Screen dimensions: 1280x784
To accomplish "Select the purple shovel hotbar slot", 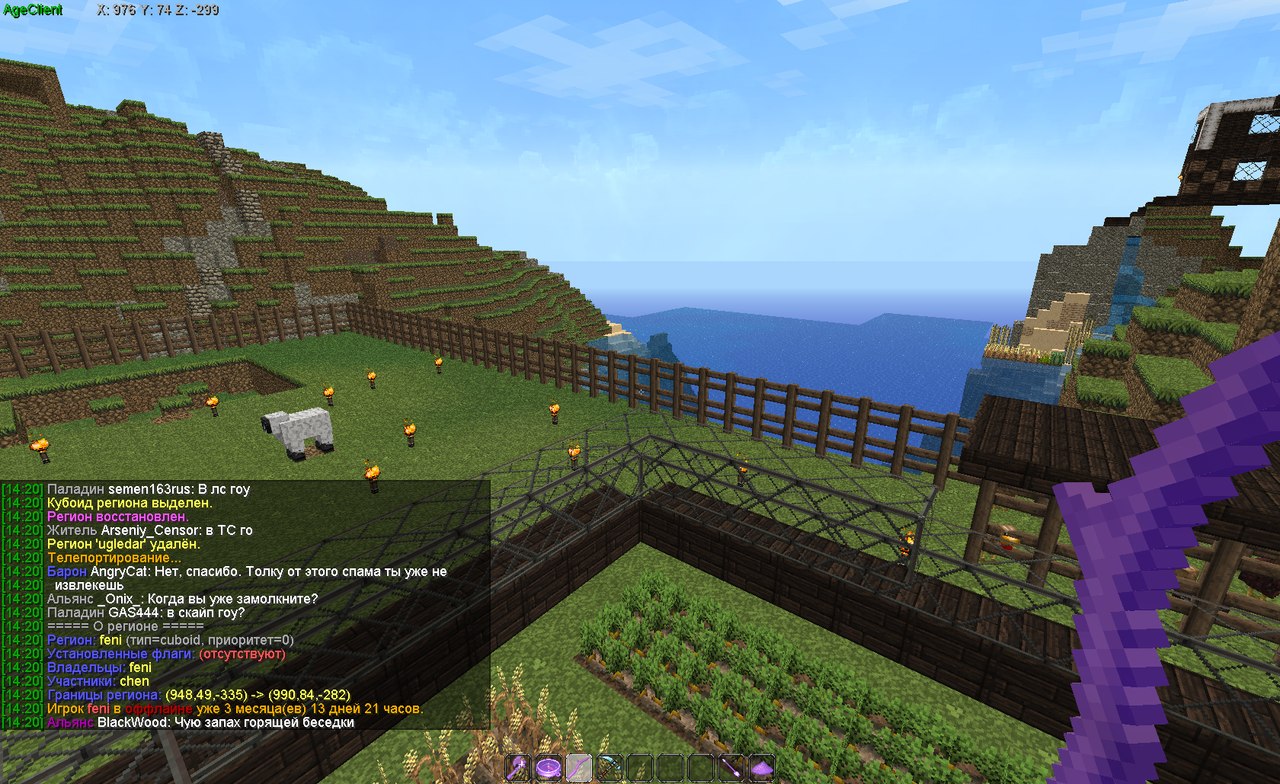I will pos(731,768).
